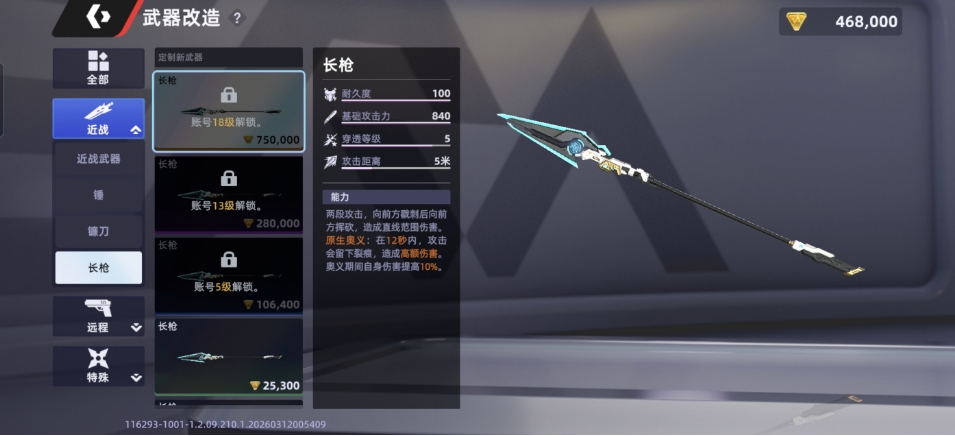This screenshot has height=436, width=955.
Task: Select the 长枪 spear subcategory
Action: point(98,268)
